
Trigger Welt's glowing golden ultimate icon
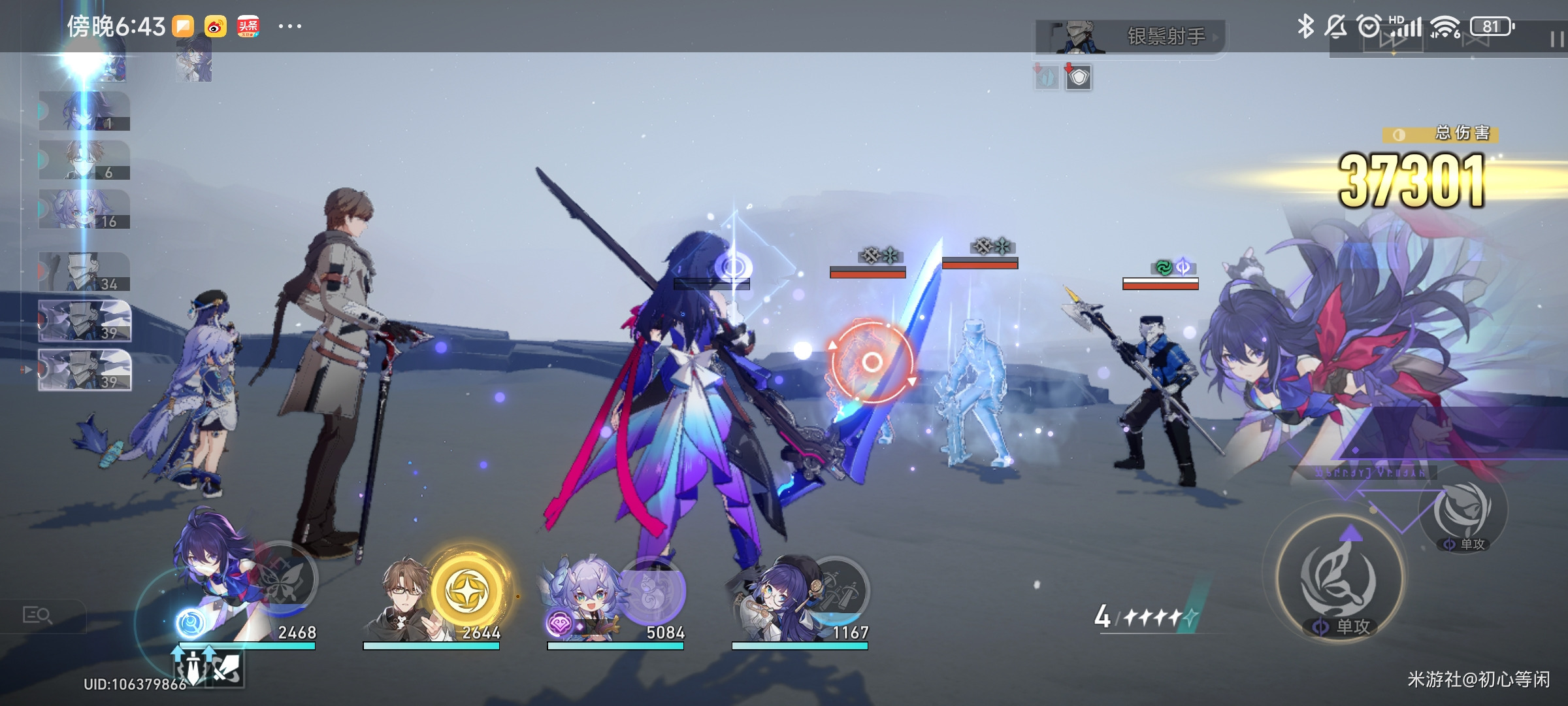click(x=468, y=590)
